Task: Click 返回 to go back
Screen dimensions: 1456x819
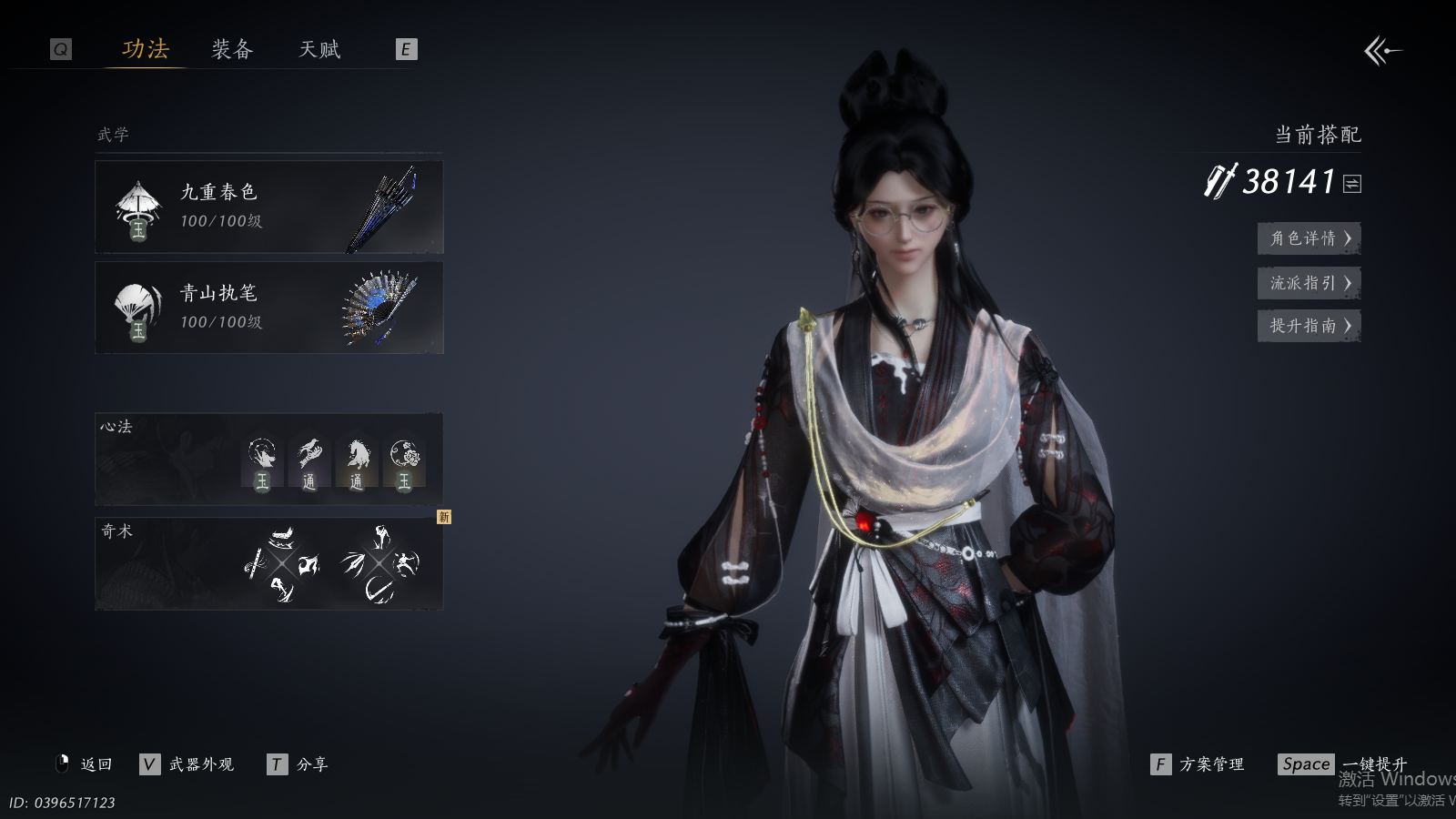Action: click(96, 764)
